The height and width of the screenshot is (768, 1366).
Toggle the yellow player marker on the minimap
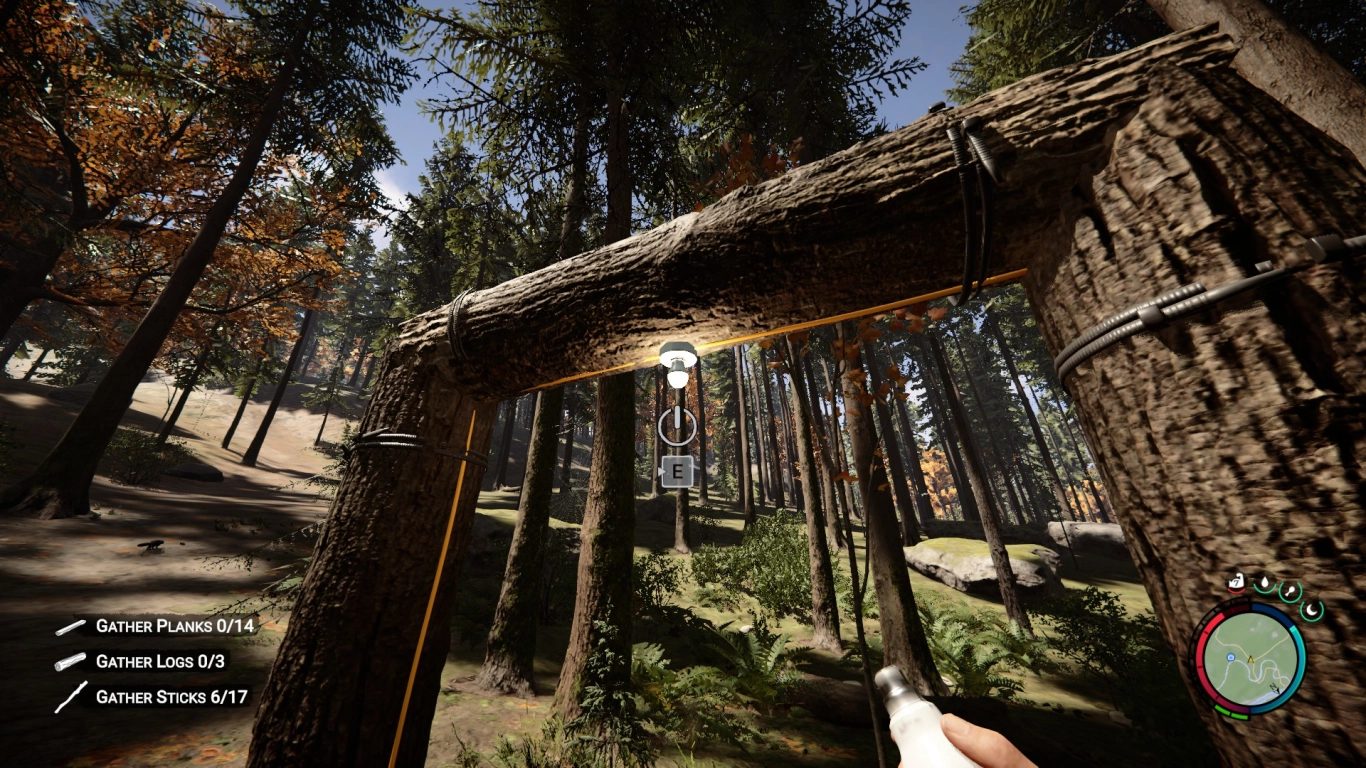(x=1250, y=659)
